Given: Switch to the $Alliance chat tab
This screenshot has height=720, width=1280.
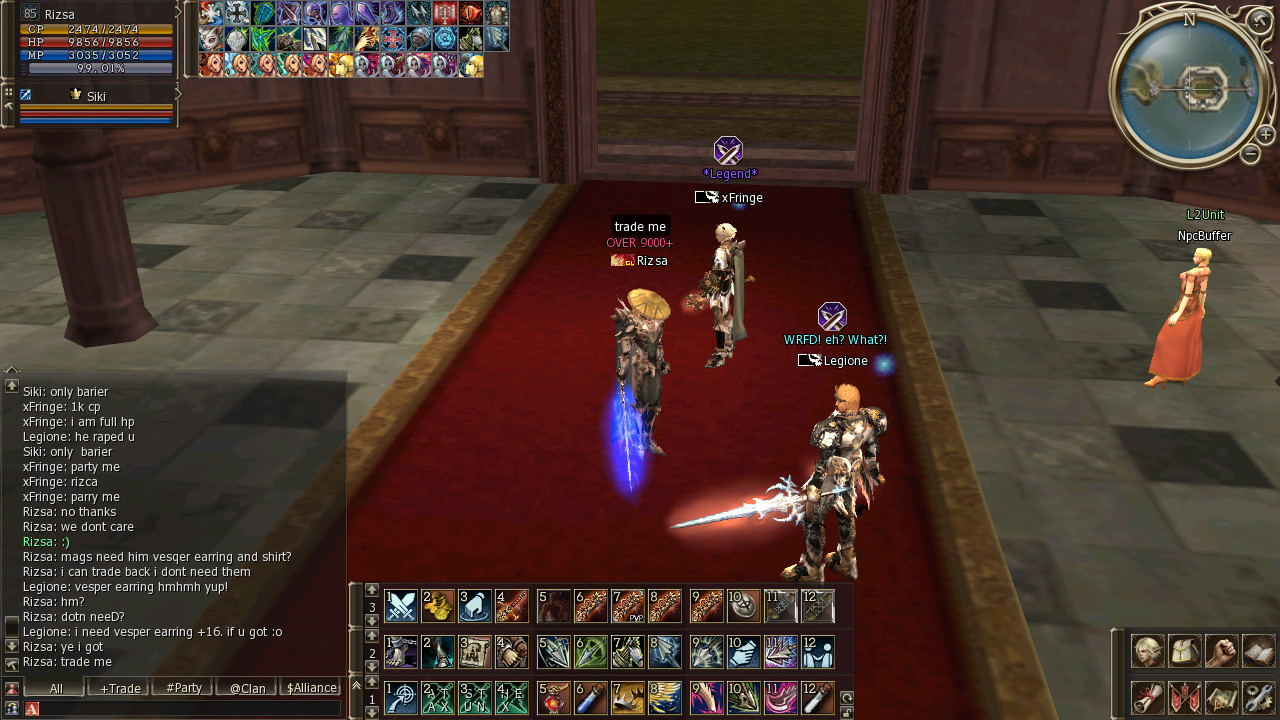Looking at the screenshot, I should tap(311, 688).
